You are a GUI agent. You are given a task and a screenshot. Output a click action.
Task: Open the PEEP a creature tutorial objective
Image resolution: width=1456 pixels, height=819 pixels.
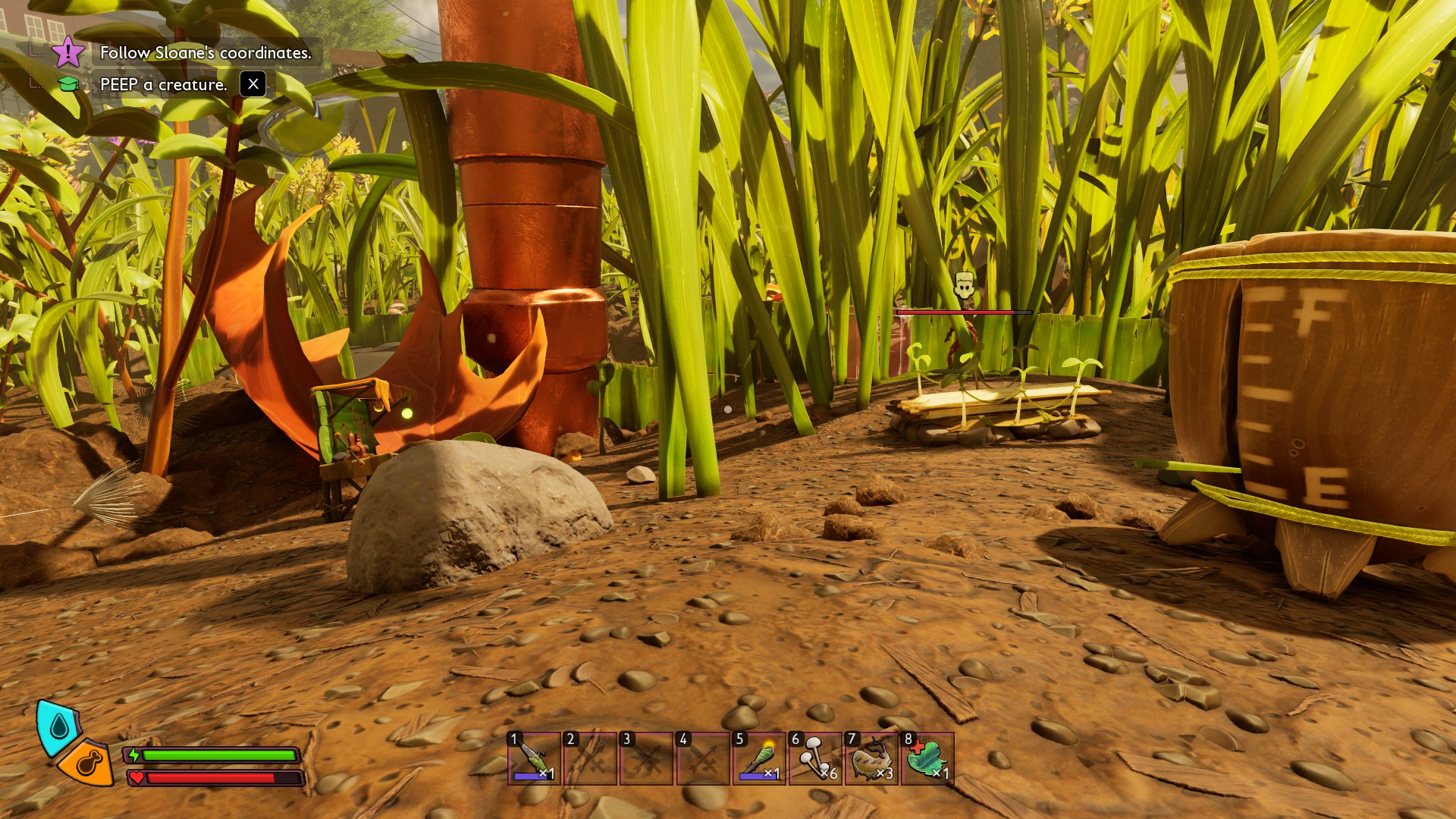tap(164, 84)
